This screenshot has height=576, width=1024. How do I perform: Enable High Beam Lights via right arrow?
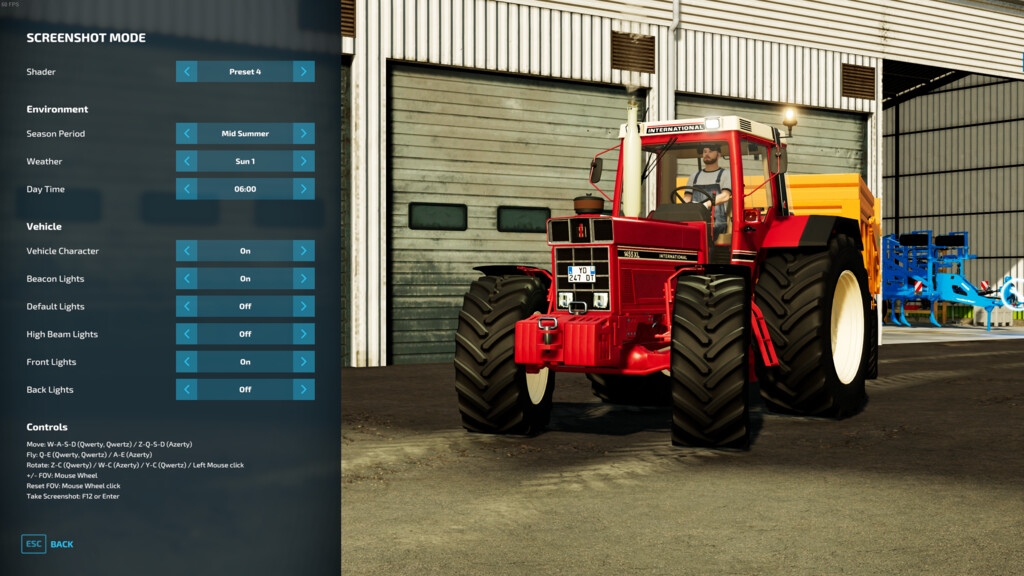coord(304,334)
